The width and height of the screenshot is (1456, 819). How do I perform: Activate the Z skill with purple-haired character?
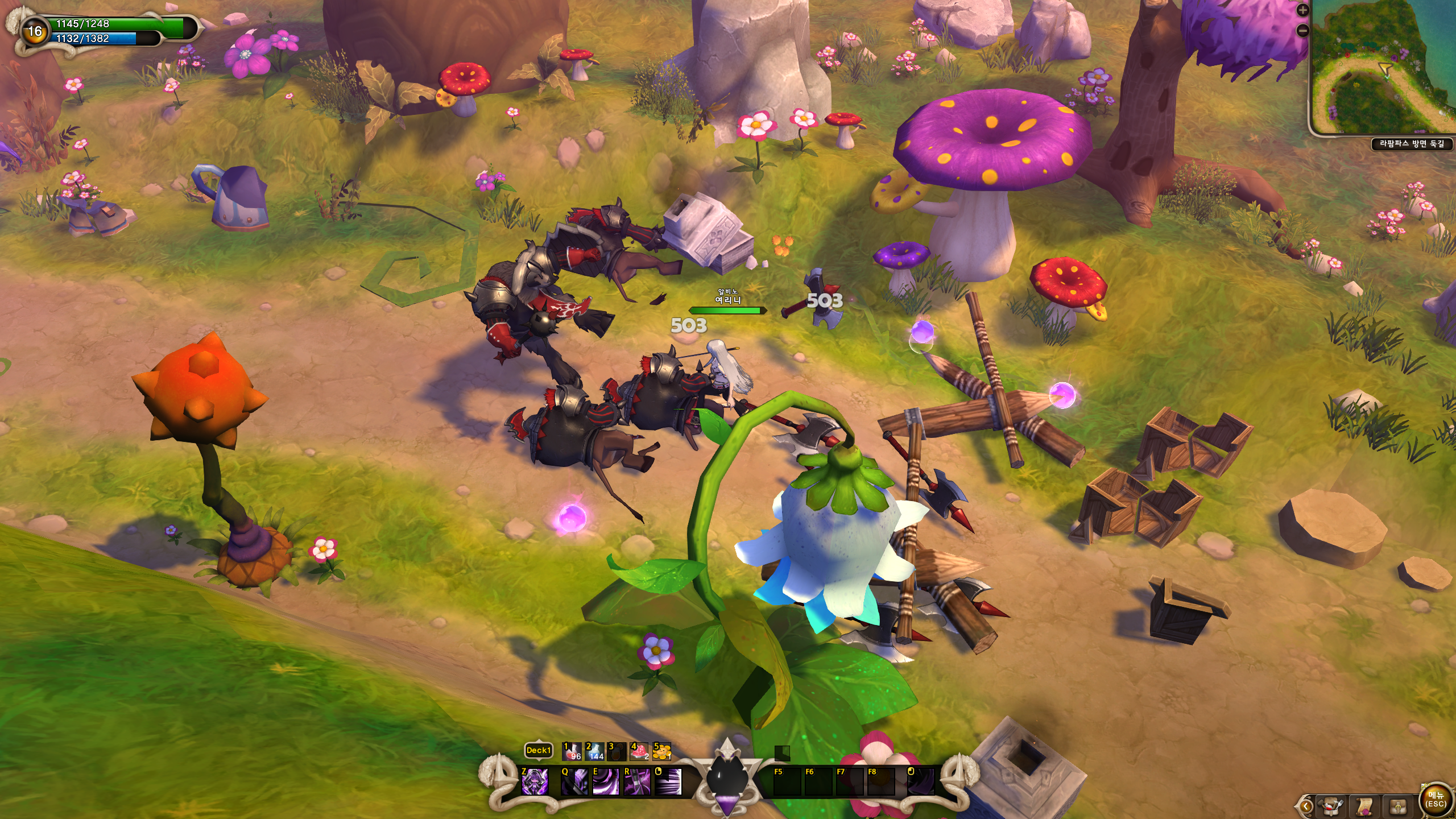point(535,781)
